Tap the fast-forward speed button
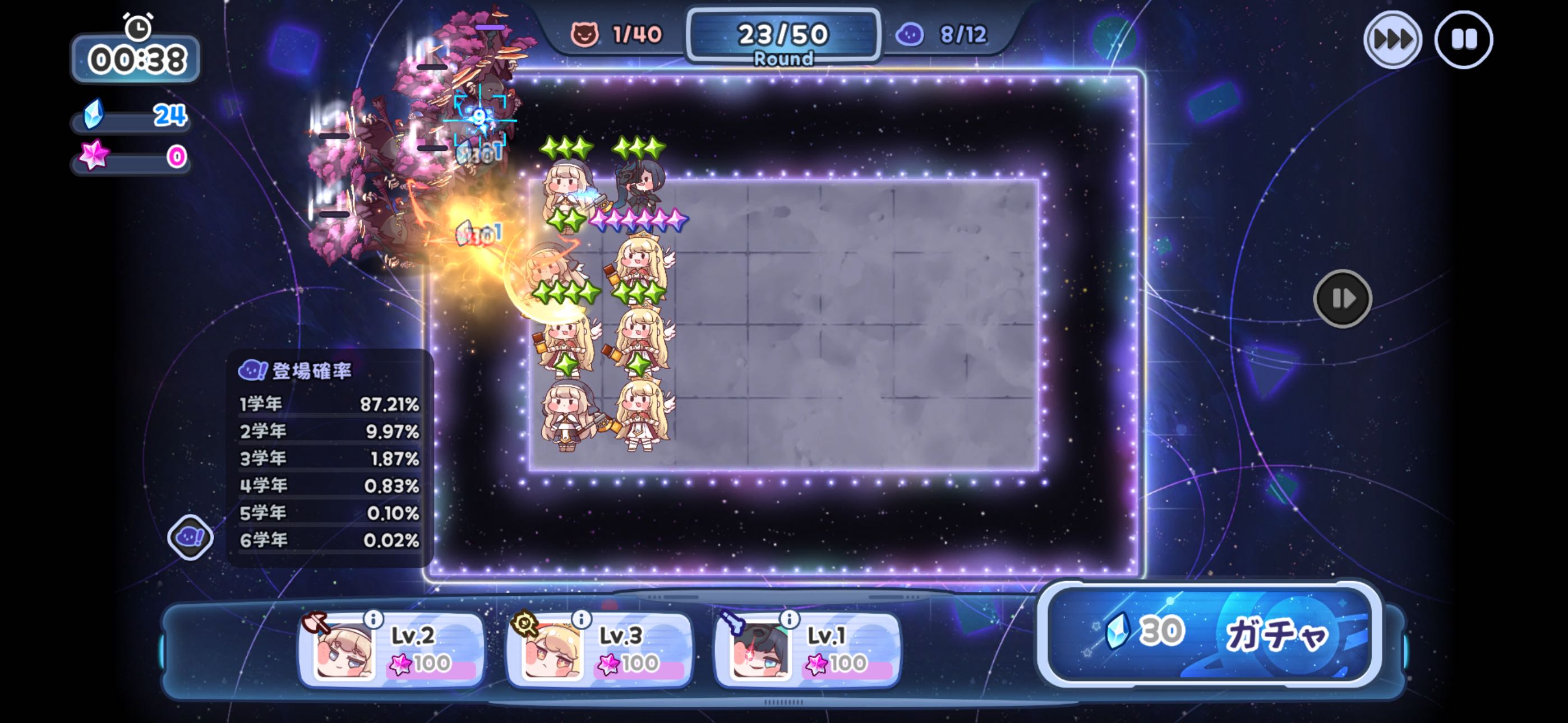 pyautogui.click(x=1392, y=40)
